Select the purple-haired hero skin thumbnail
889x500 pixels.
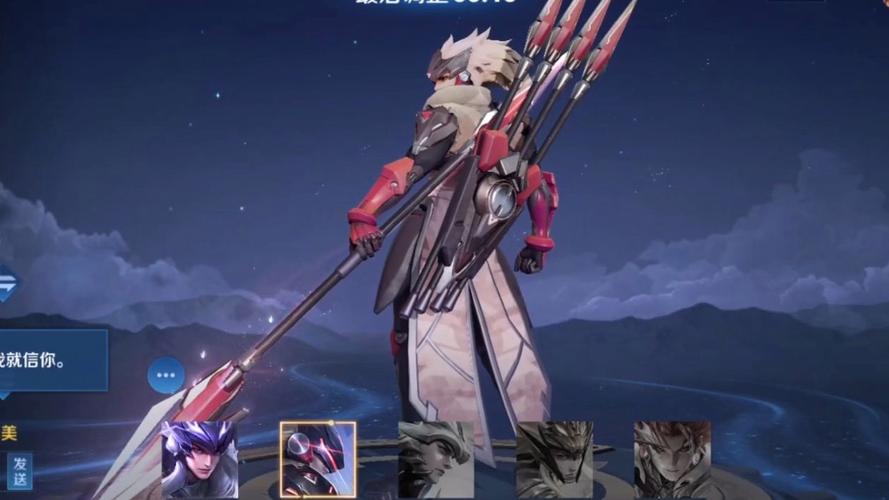pyautogui.click(x=200, y=460)
